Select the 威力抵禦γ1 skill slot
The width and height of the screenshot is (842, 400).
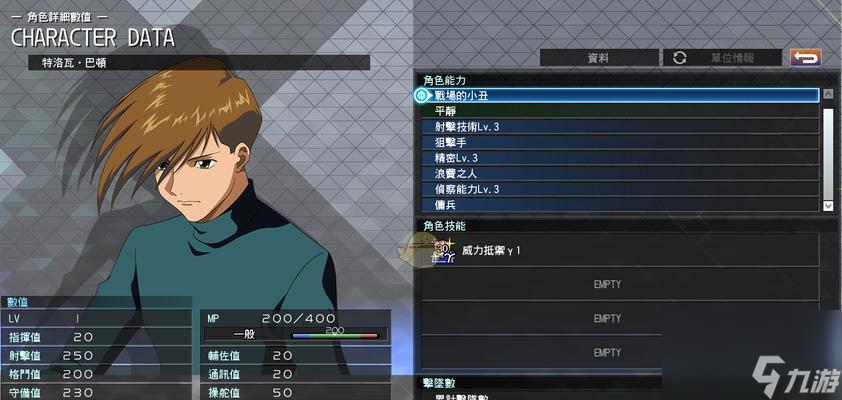pos(620,250)
